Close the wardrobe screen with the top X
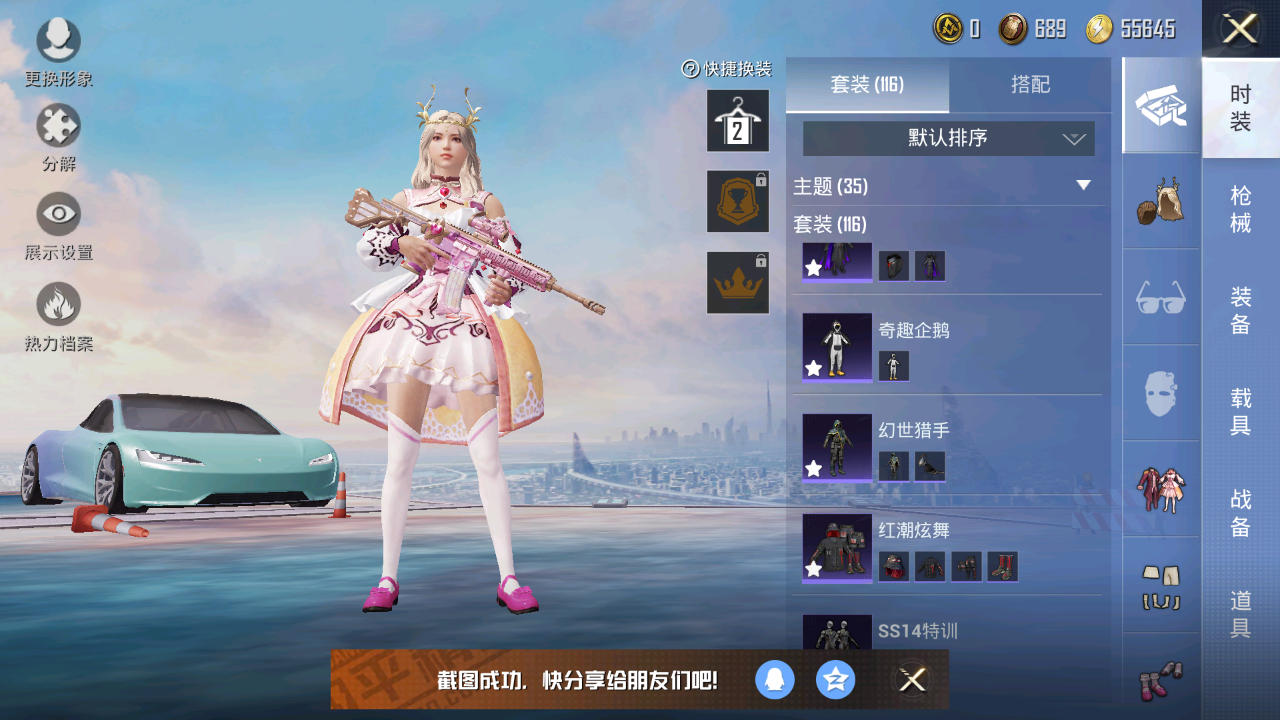This screenshot has width=1280, height=720. tap(1240, 29)
